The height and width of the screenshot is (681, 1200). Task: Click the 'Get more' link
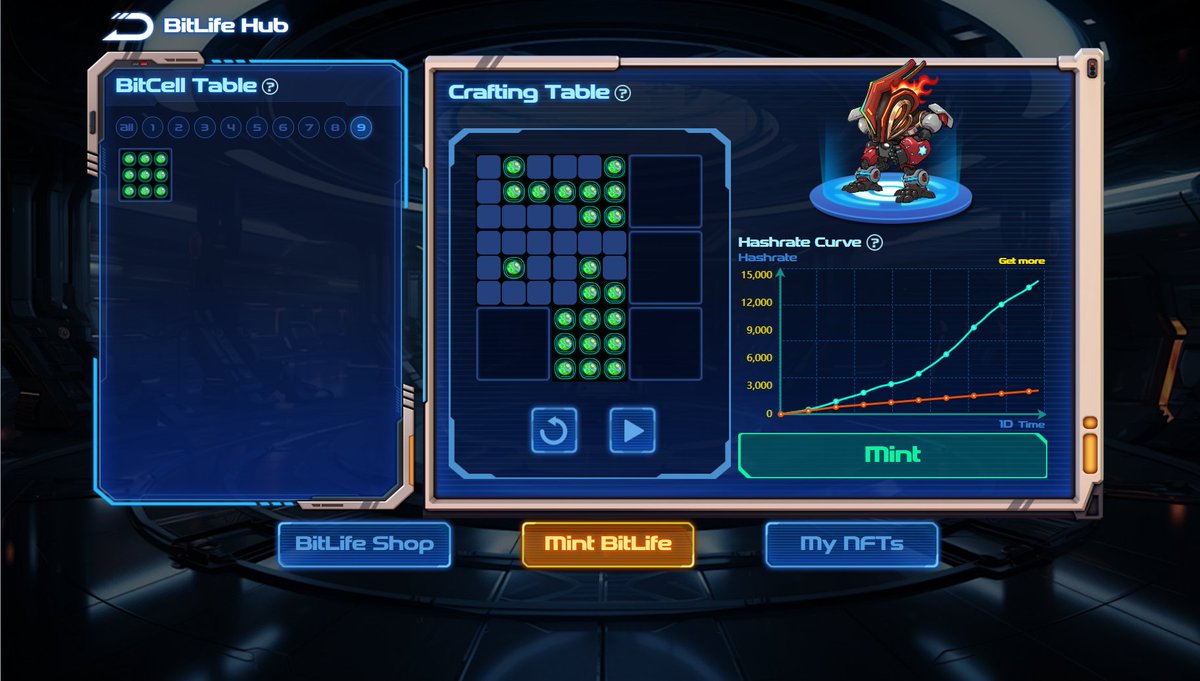tap(1021, 261)
